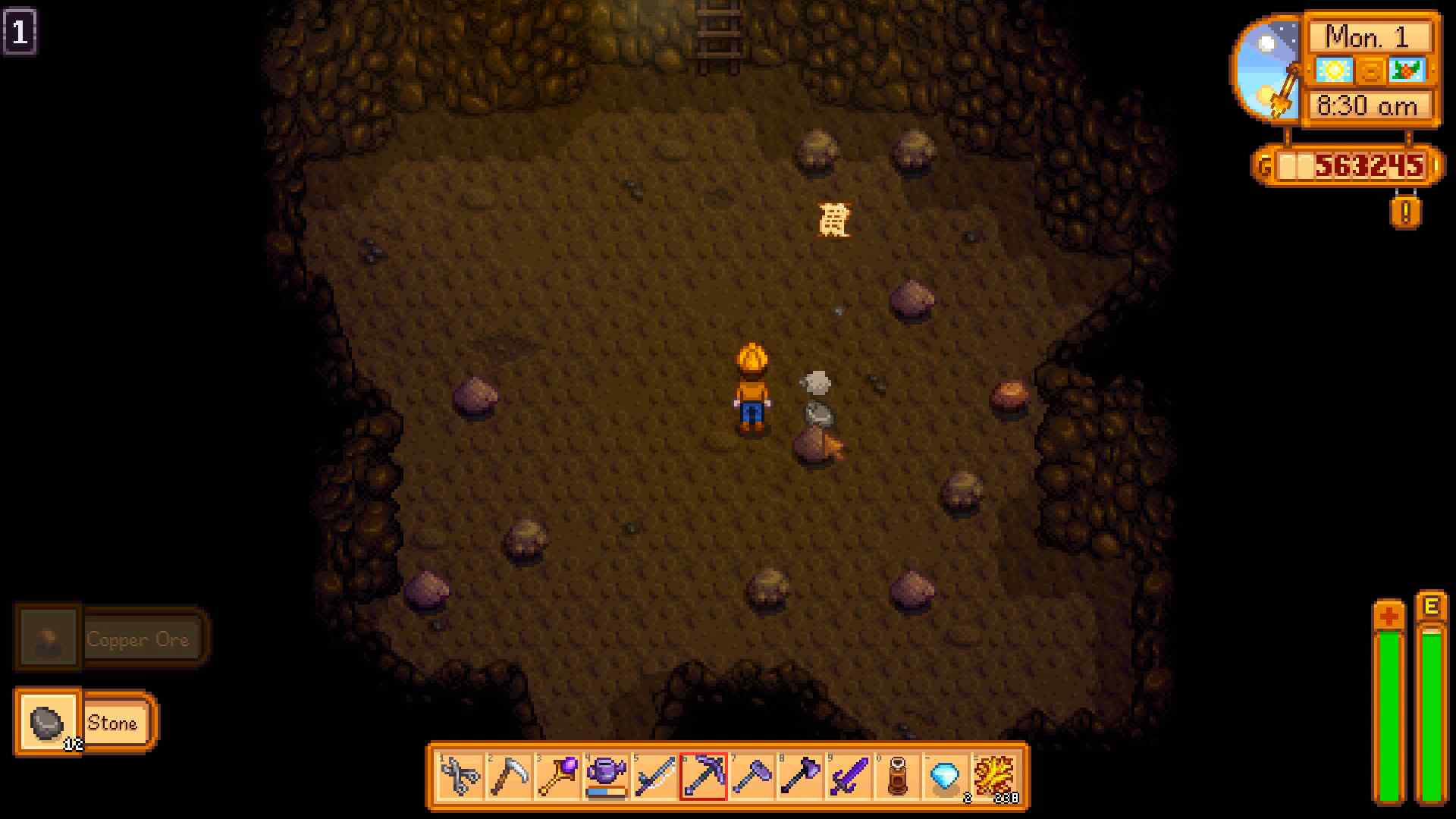Select the Galaxy Sword in slot 9
This screenshot has width=1456, height=819.
coord(850,775)
